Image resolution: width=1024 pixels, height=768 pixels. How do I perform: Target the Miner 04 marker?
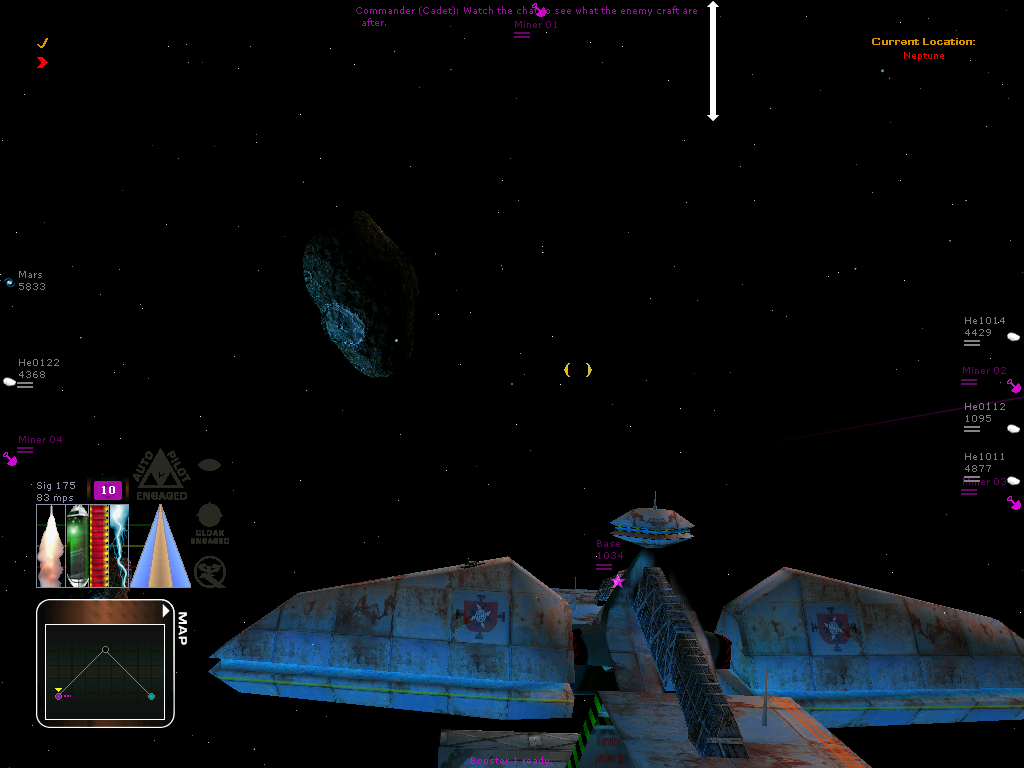pos(11,459)
